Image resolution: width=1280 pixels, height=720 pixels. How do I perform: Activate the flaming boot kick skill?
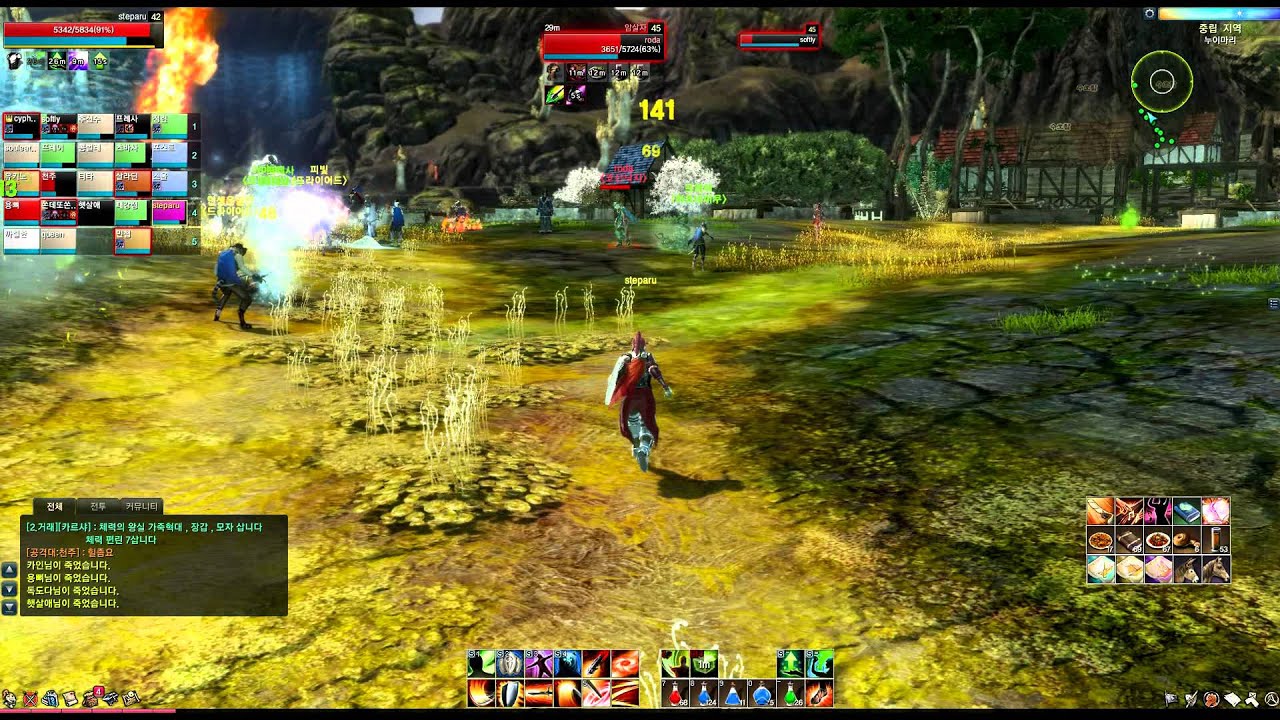tap(820, 692)
